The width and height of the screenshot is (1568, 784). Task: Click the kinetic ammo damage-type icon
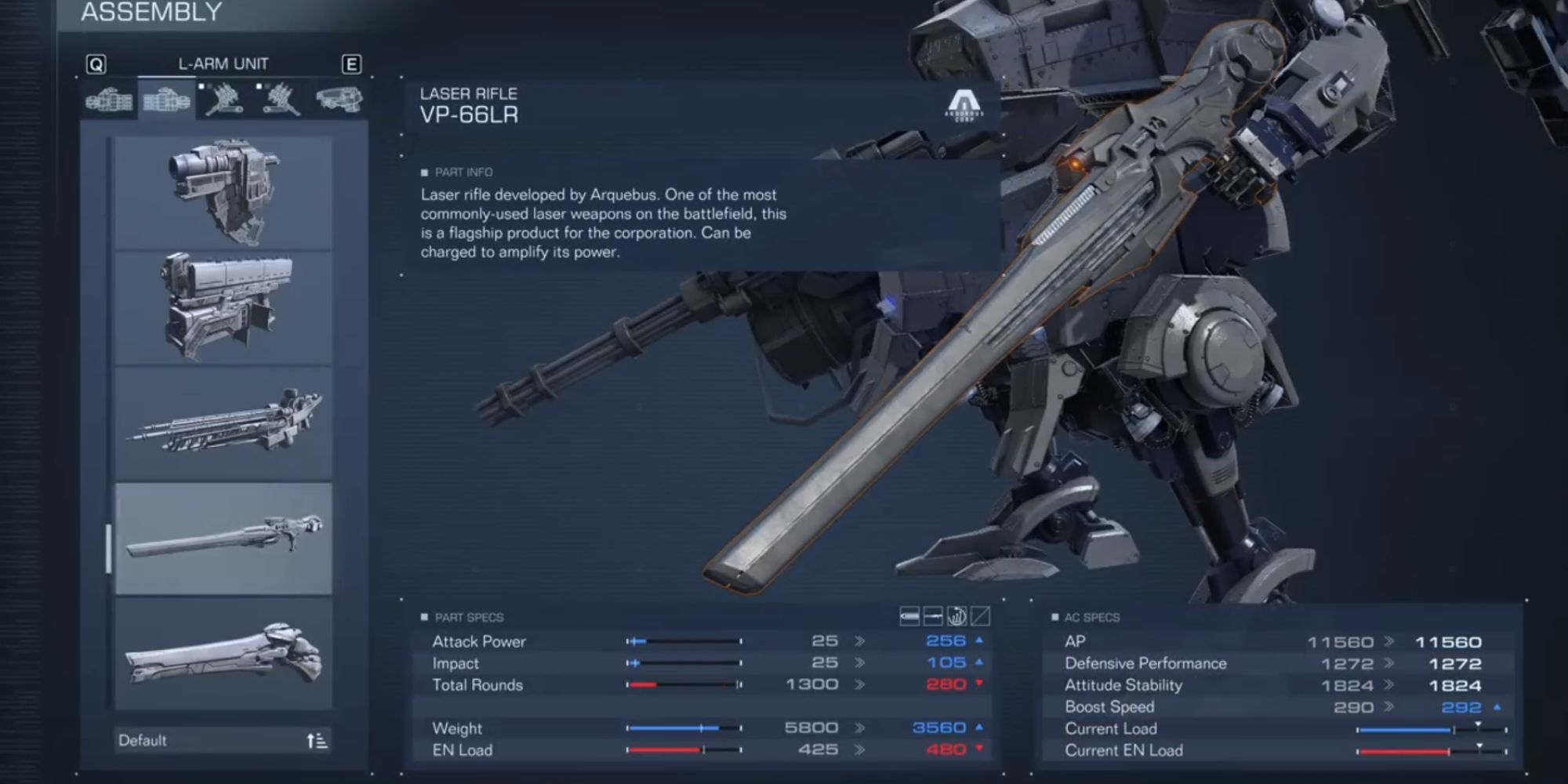pyautogui.click(x=909, y=619)
